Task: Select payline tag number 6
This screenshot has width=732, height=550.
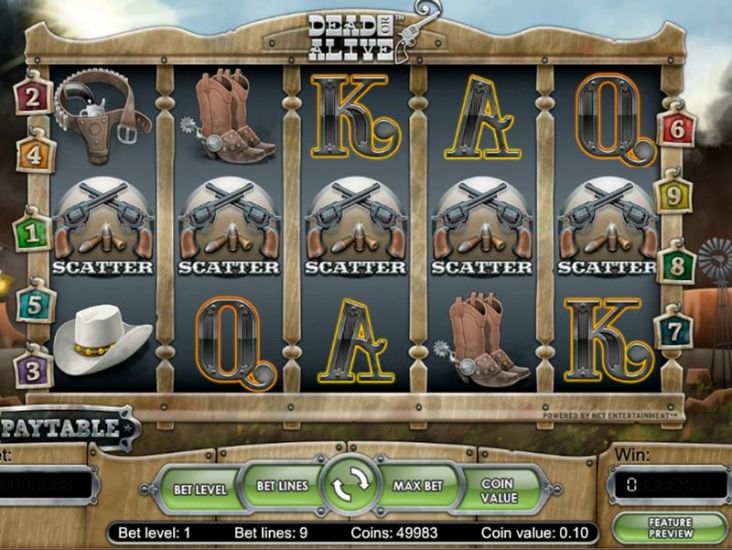Action: tap(678, 127)
